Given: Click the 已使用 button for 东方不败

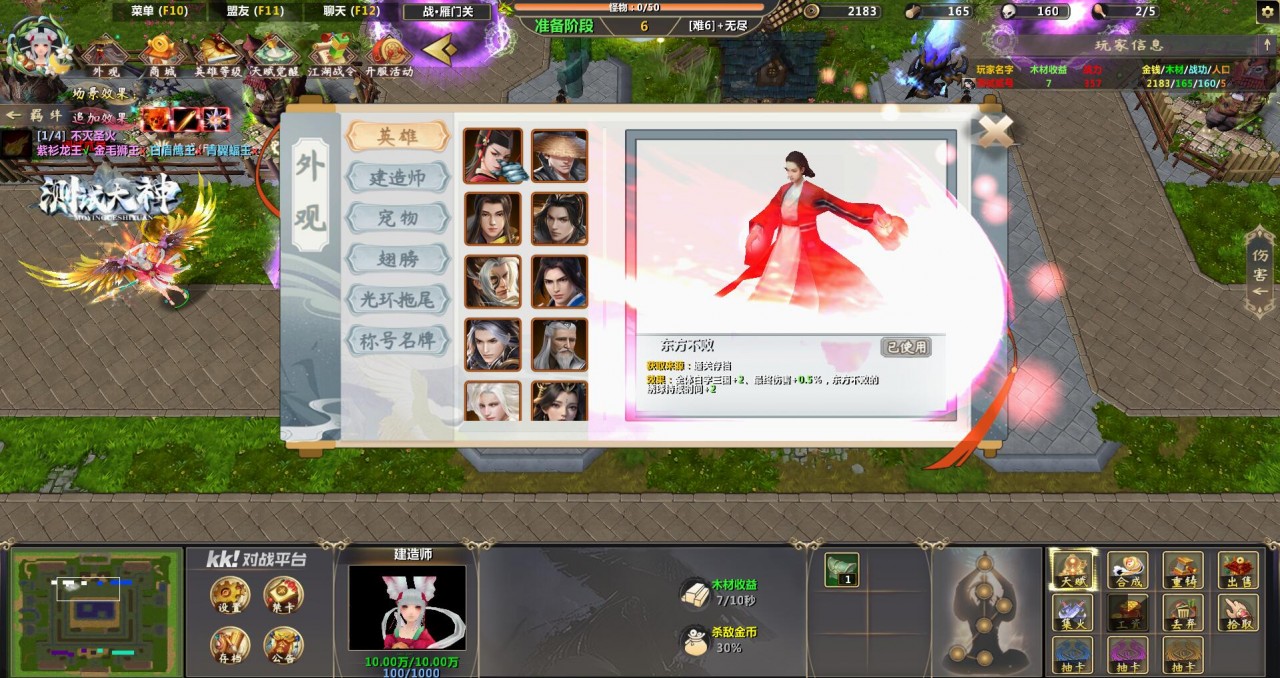Looking at the screenshot, I should [906, 347].
